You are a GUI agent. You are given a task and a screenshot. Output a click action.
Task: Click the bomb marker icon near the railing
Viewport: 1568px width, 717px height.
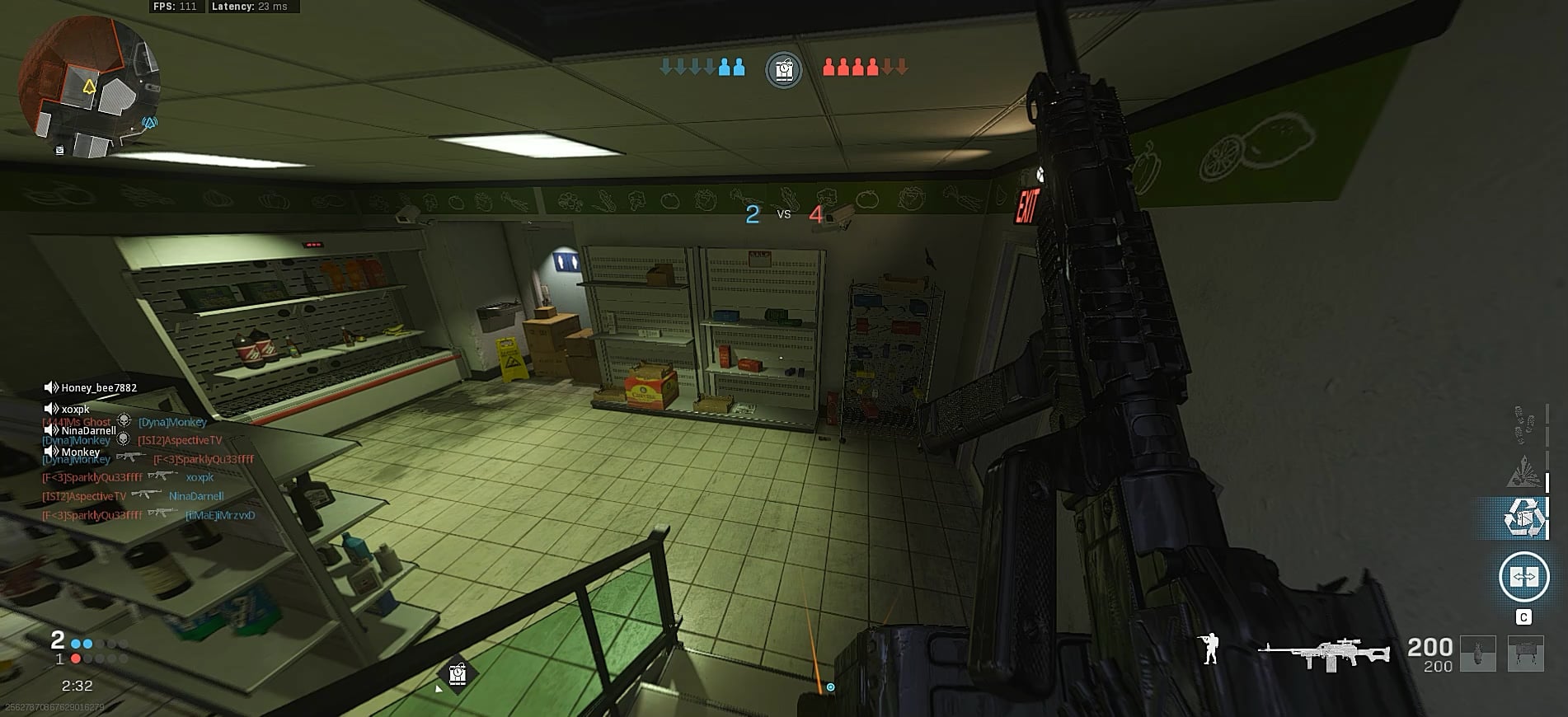coord(458,674)
